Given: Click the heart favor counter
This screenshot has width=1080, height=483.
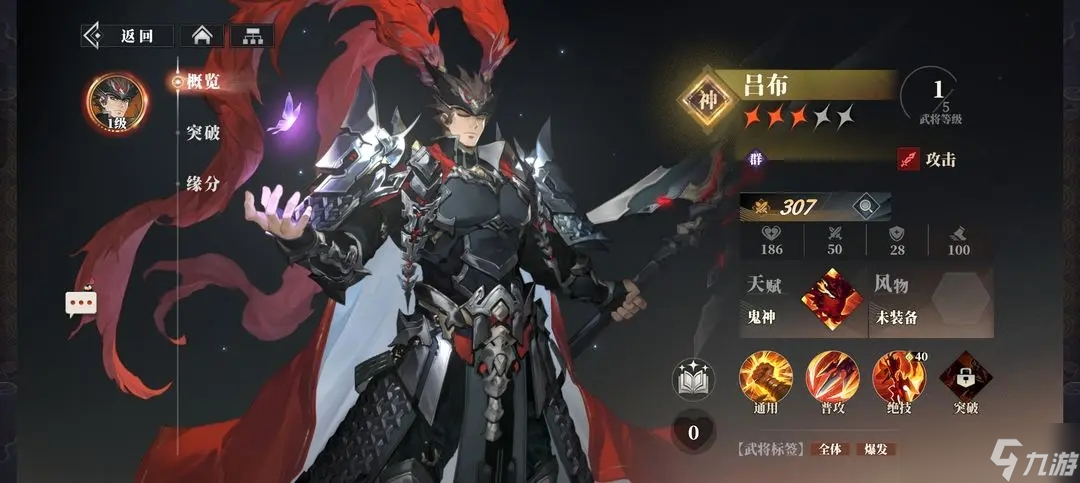Looking at the screenshot, I should pos(692,432).
